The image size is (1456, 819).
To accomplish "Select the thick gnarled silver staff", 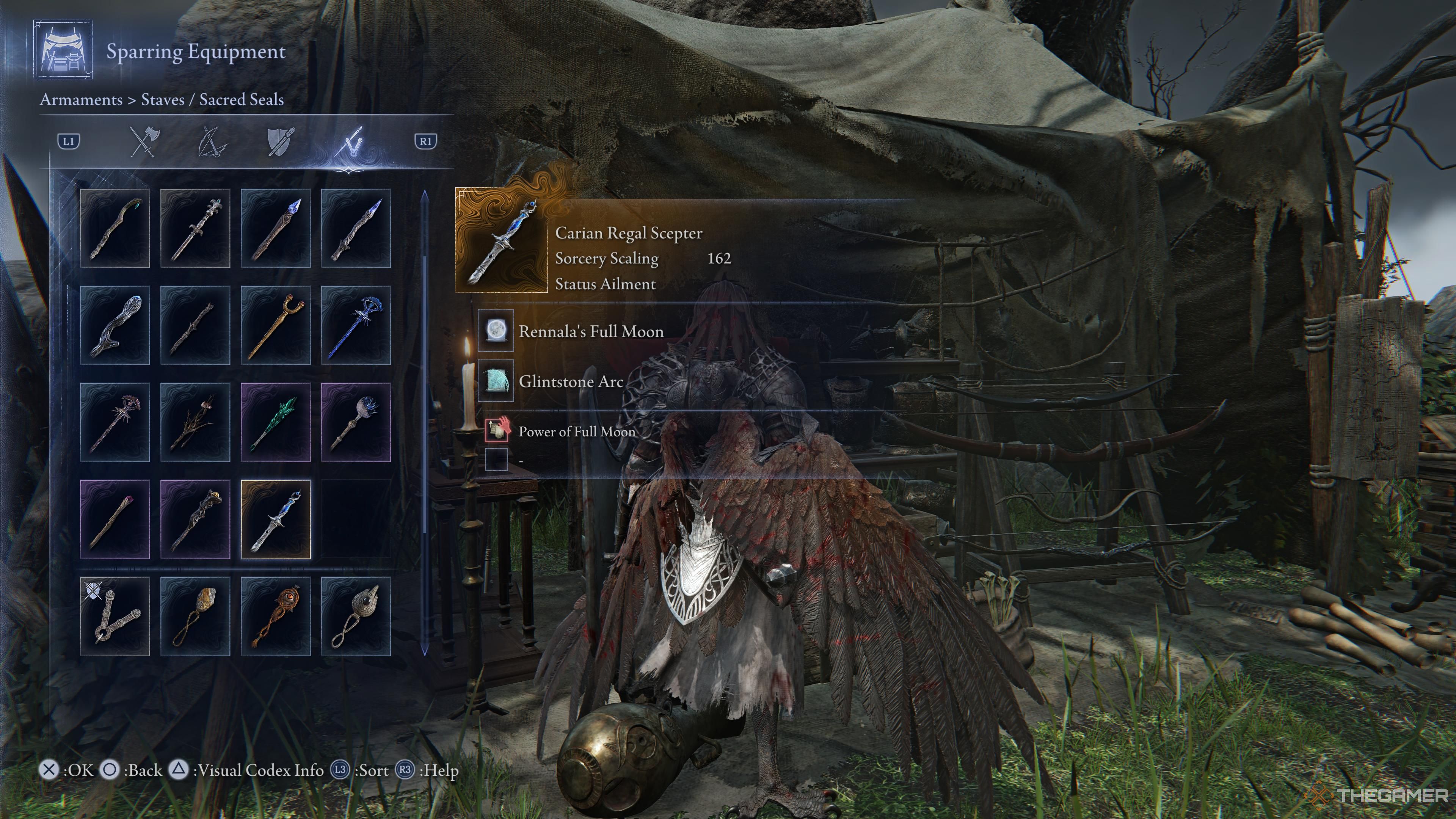I will (x=115, y=325).
